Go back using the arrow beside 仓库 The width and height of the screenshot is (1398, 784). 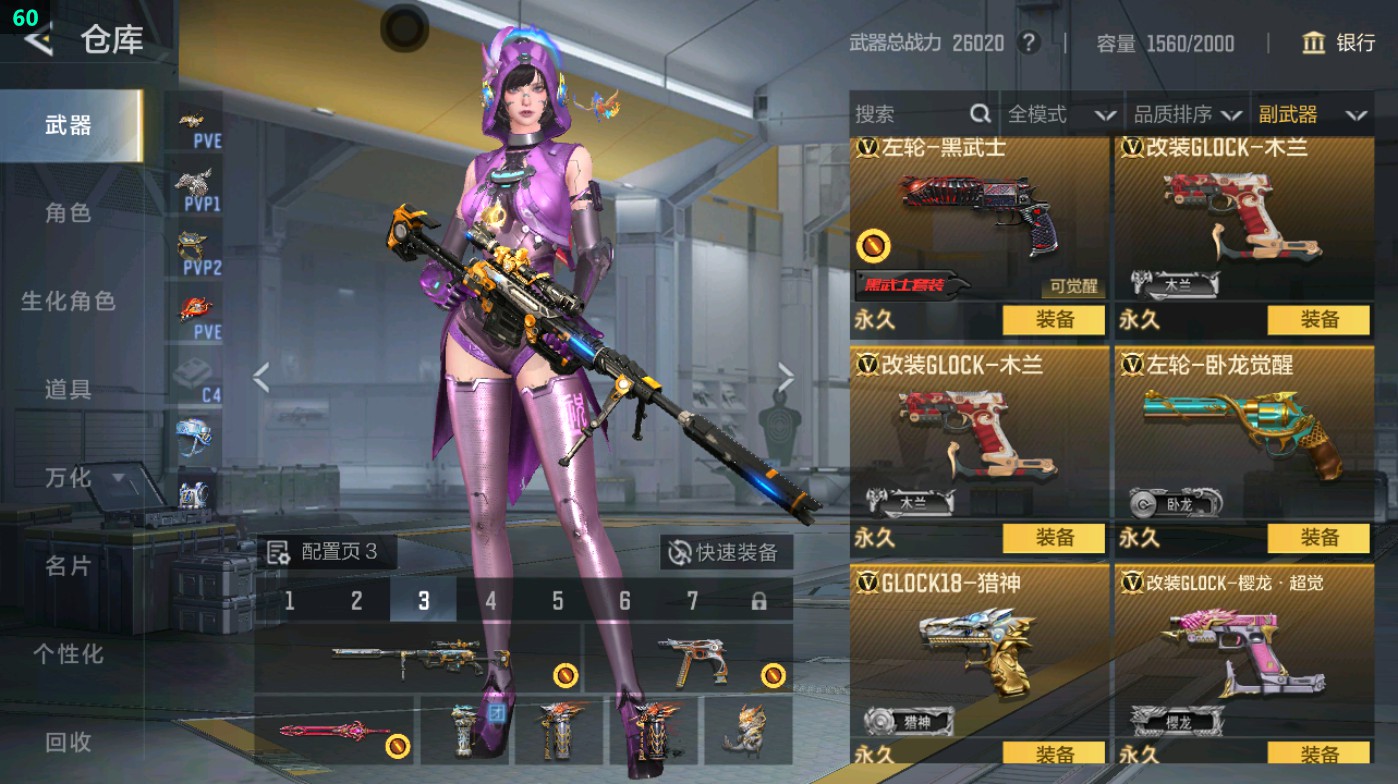(x=38, y=42)
